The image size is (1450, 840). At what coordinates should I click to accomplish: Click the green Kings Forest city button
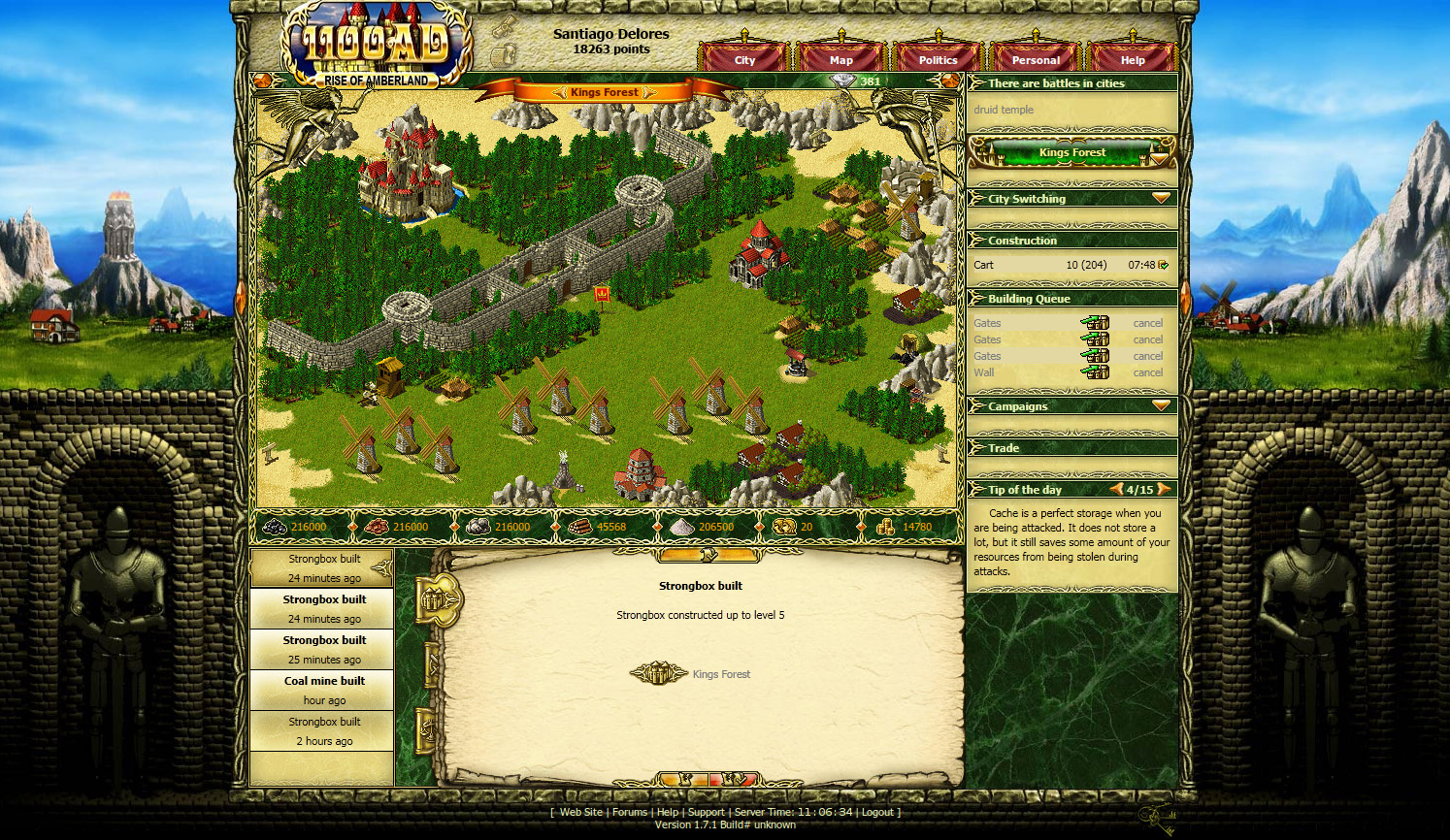[1071, 152]
